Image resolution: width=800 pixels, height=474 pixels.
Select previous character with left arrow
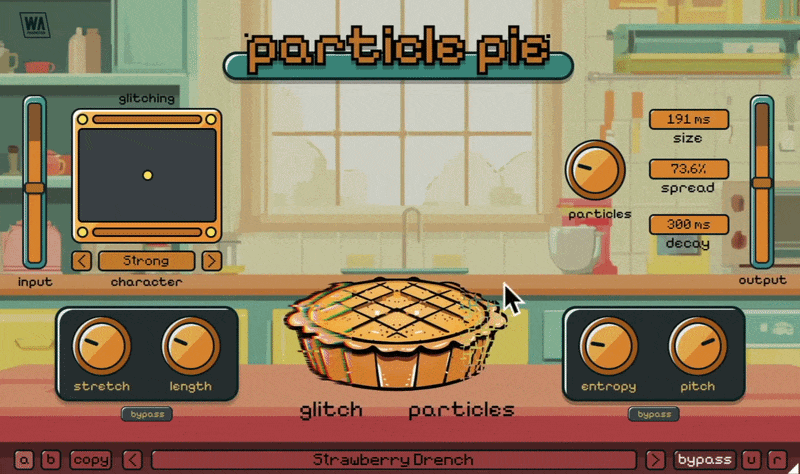82,262
